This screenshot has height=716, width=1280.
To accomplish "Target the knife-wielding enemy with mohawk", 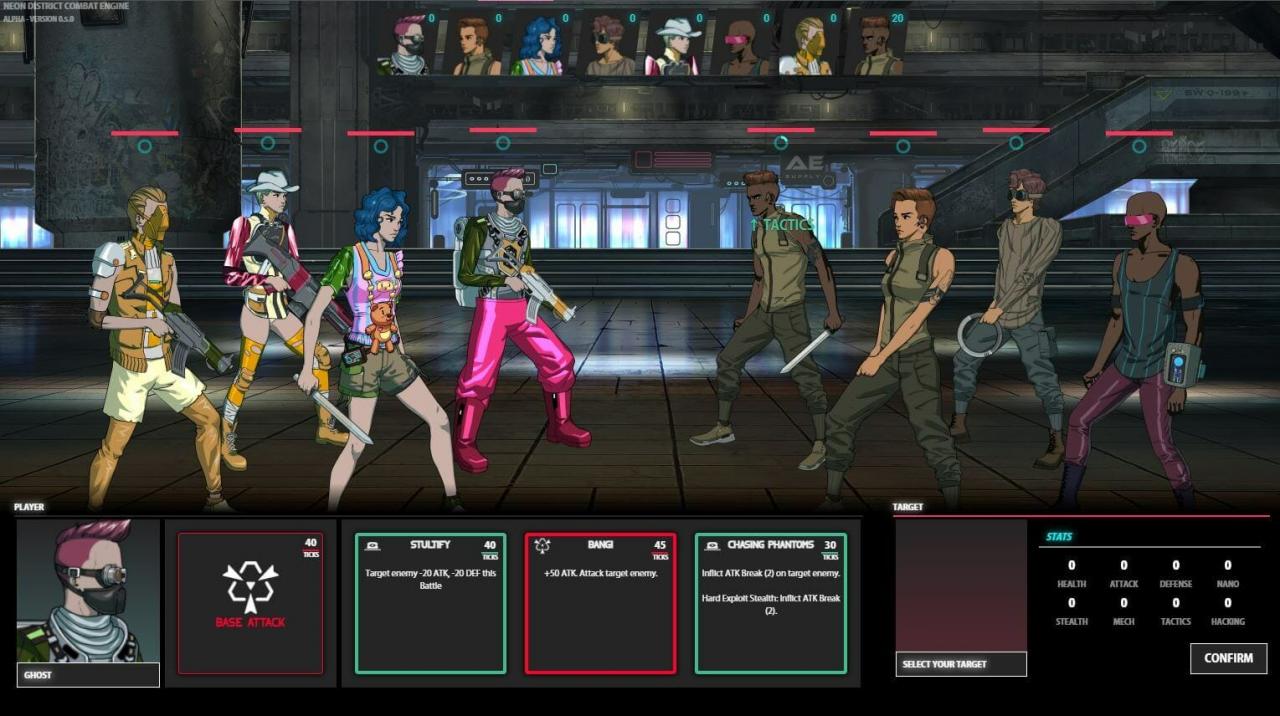I will [x=773, y=310].
